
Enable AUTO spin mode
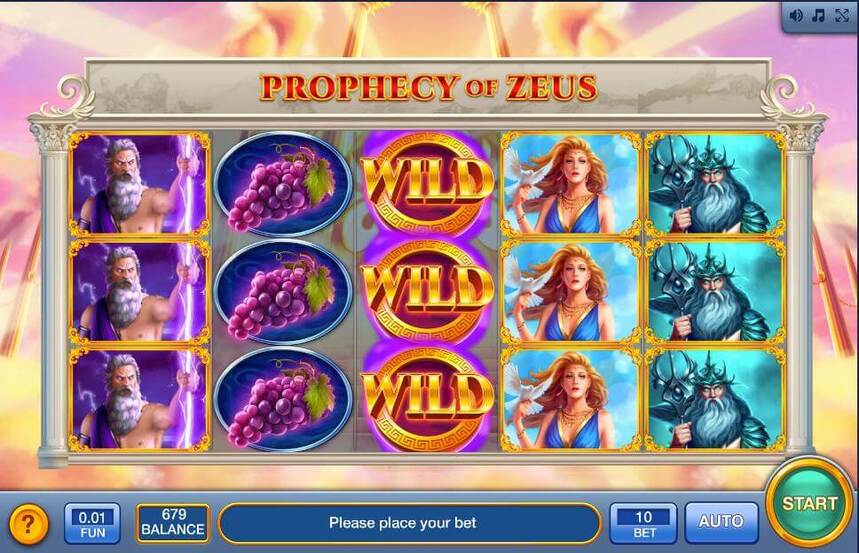pyautogui.click(x=721, y=522)
